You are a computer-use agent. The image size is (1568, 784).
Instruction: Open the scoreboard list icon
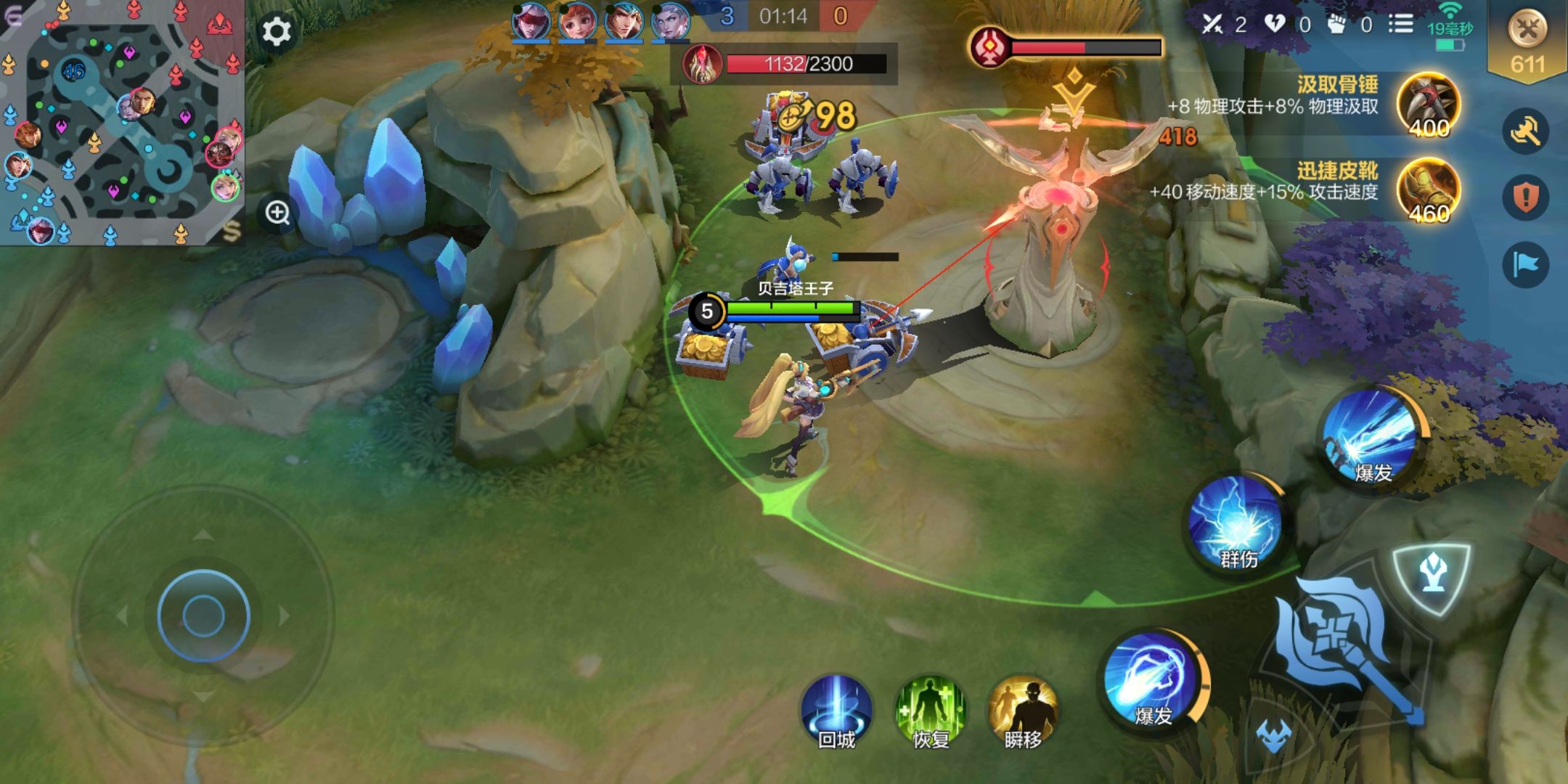click(1400, 24)
